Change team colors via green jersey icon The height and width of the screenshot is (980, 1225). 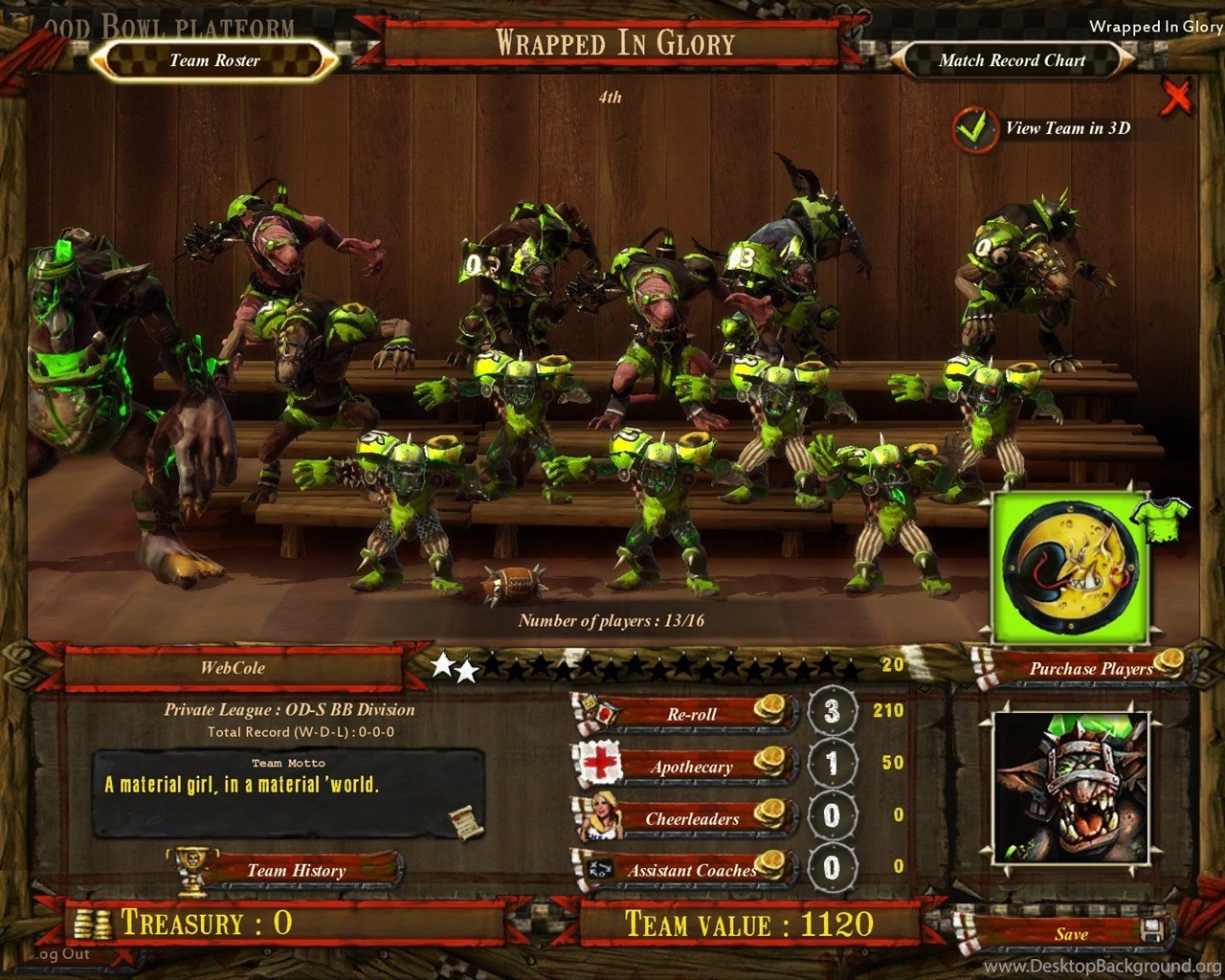(1160, 515)
